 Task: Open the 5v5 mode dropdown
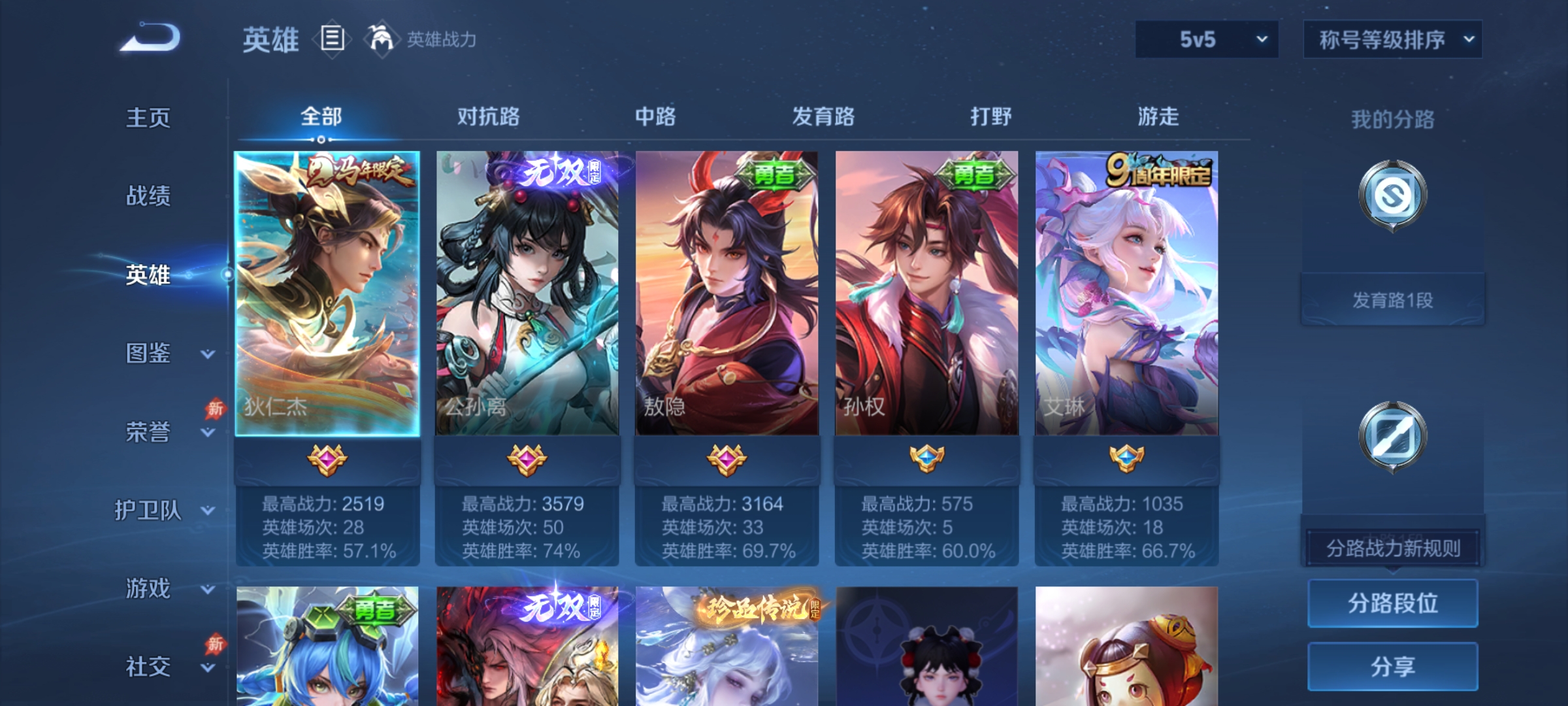(1205, 40)
